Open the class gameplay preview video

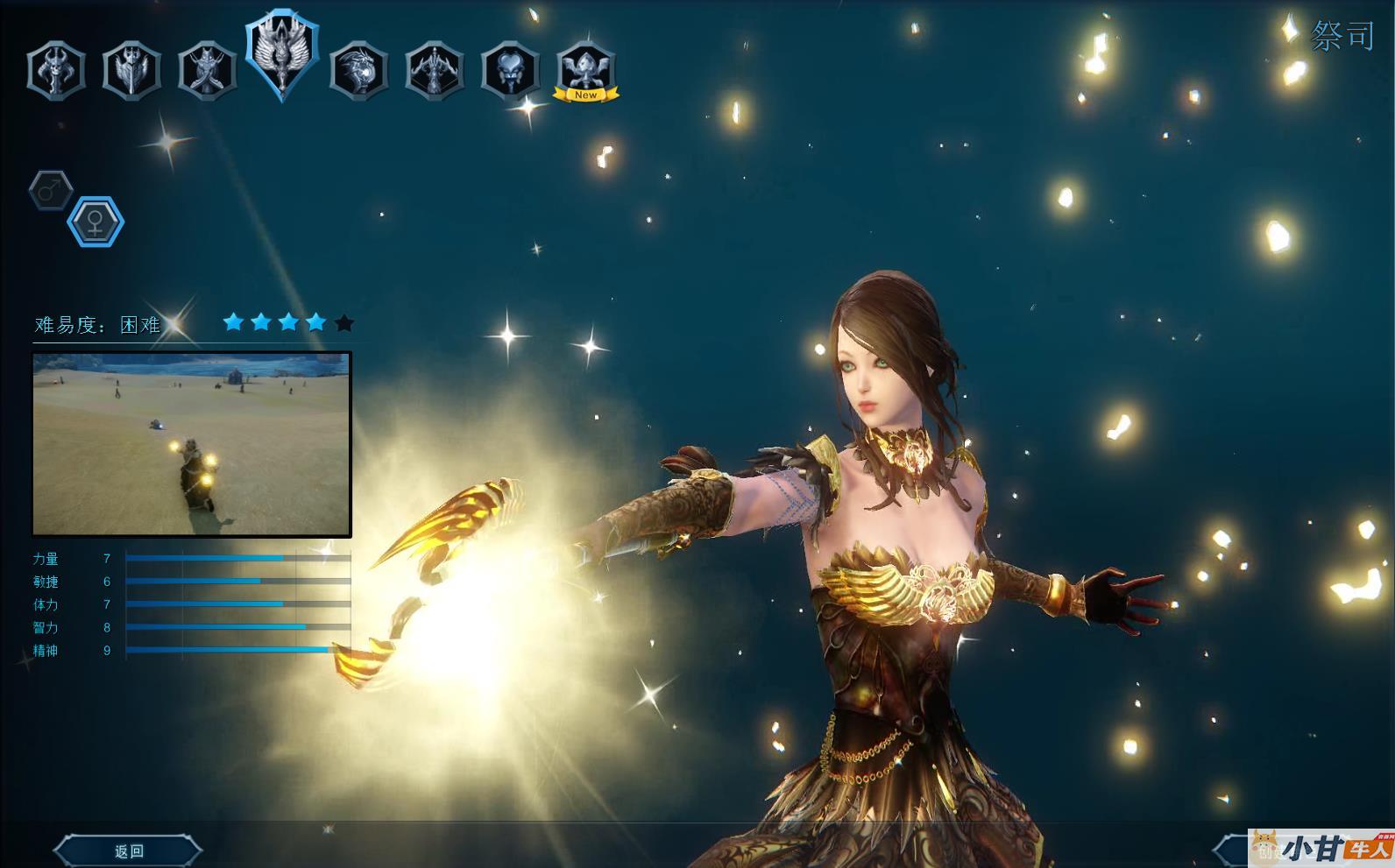[192, 444]
